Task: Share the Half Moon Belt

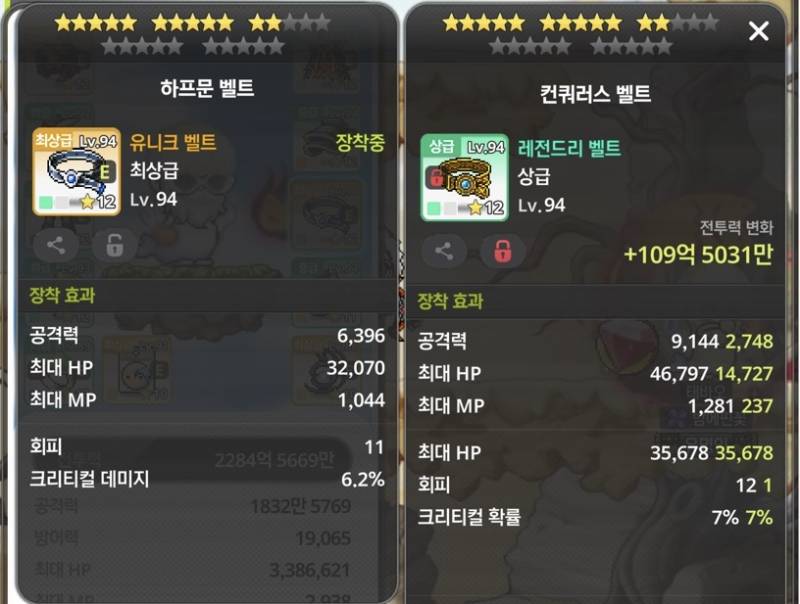Action: pyautogui.click(x=56, y=244)
